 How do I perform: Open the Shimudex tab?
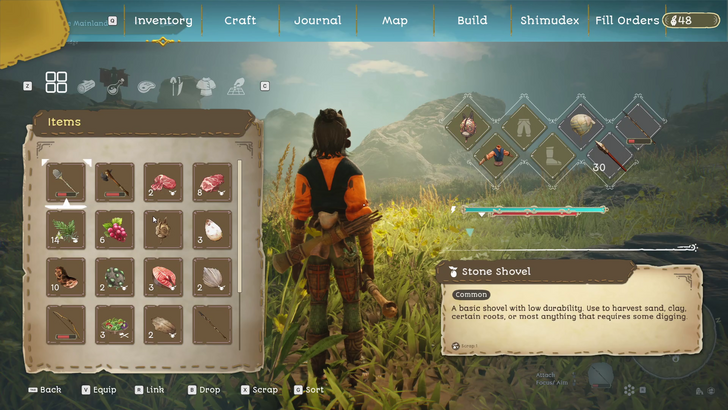tap(549, 20)
